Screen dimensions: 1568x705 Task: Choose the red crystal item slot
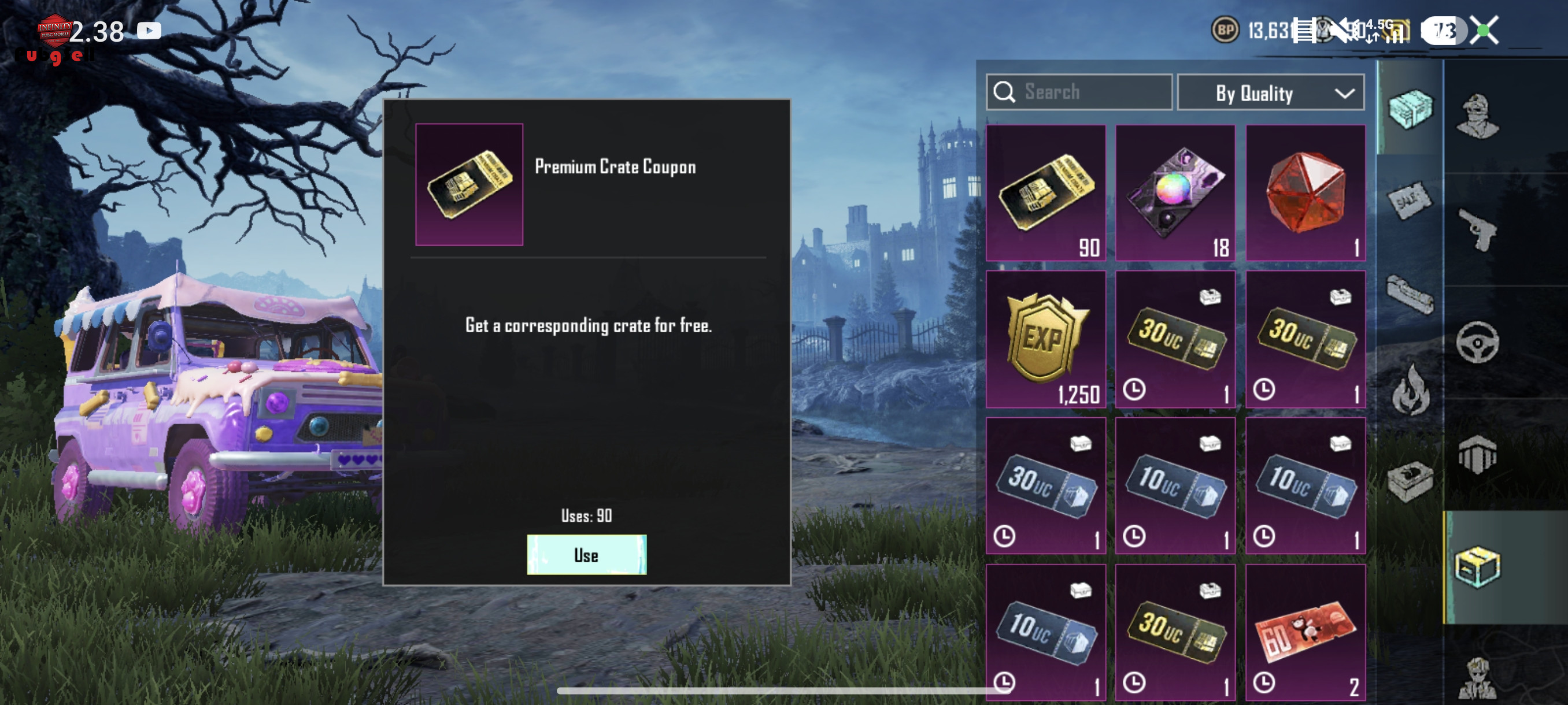(x=1305, y=193)
